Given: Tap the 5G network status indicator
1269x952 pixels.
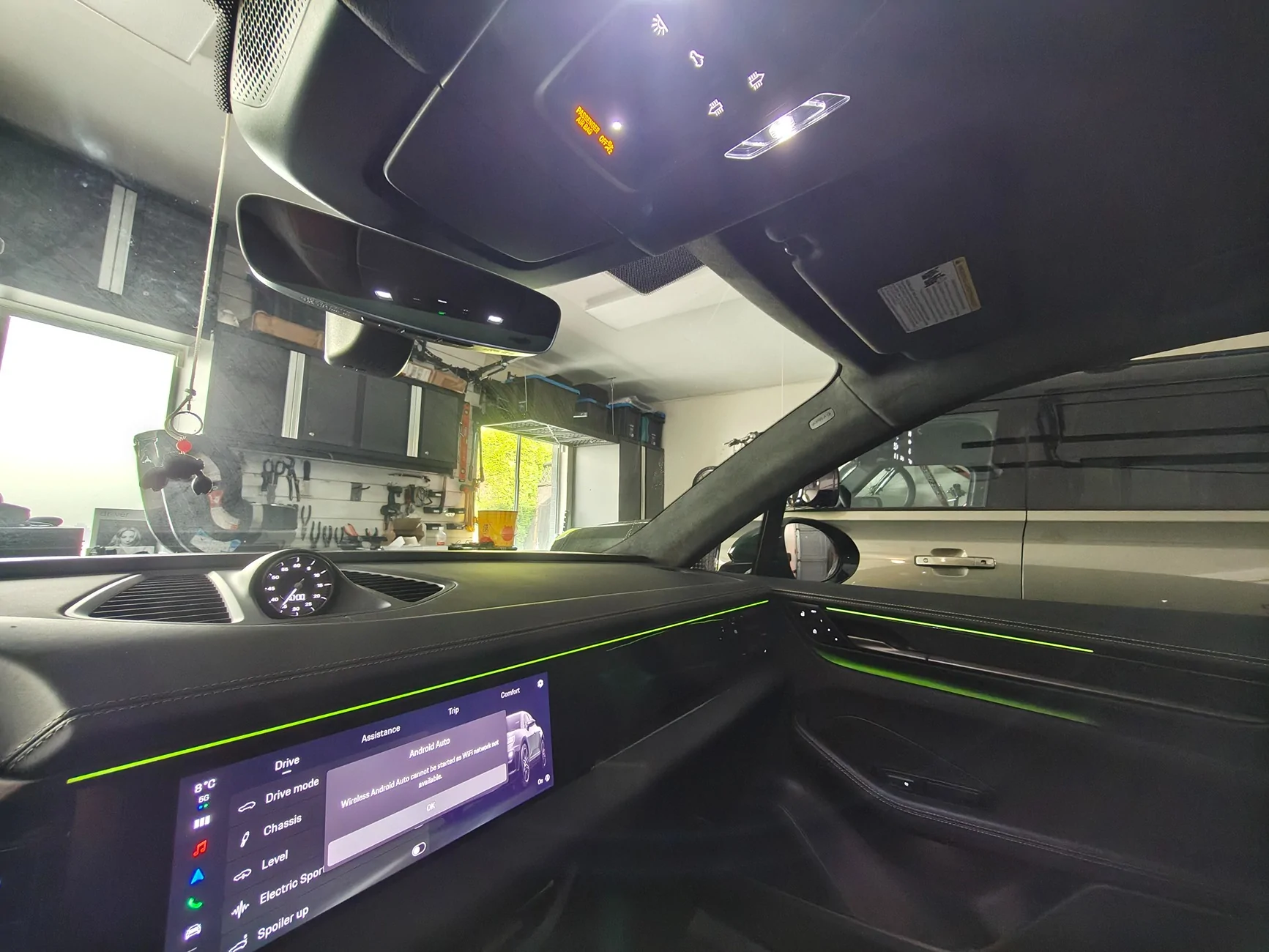Looking at the screenshot, I should point(204,798).
